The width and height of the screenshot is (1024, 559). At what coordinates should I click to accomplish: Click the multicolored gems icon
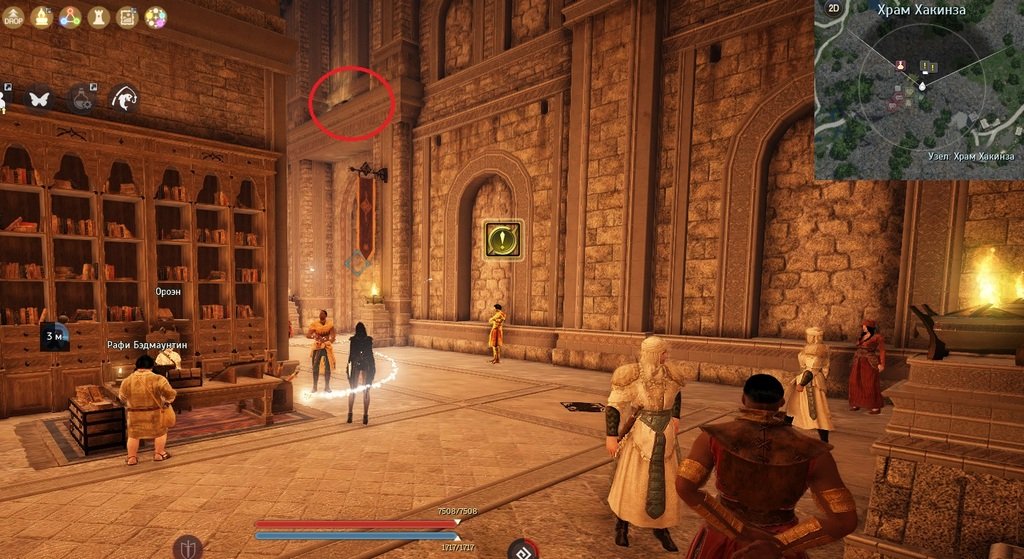156,16
